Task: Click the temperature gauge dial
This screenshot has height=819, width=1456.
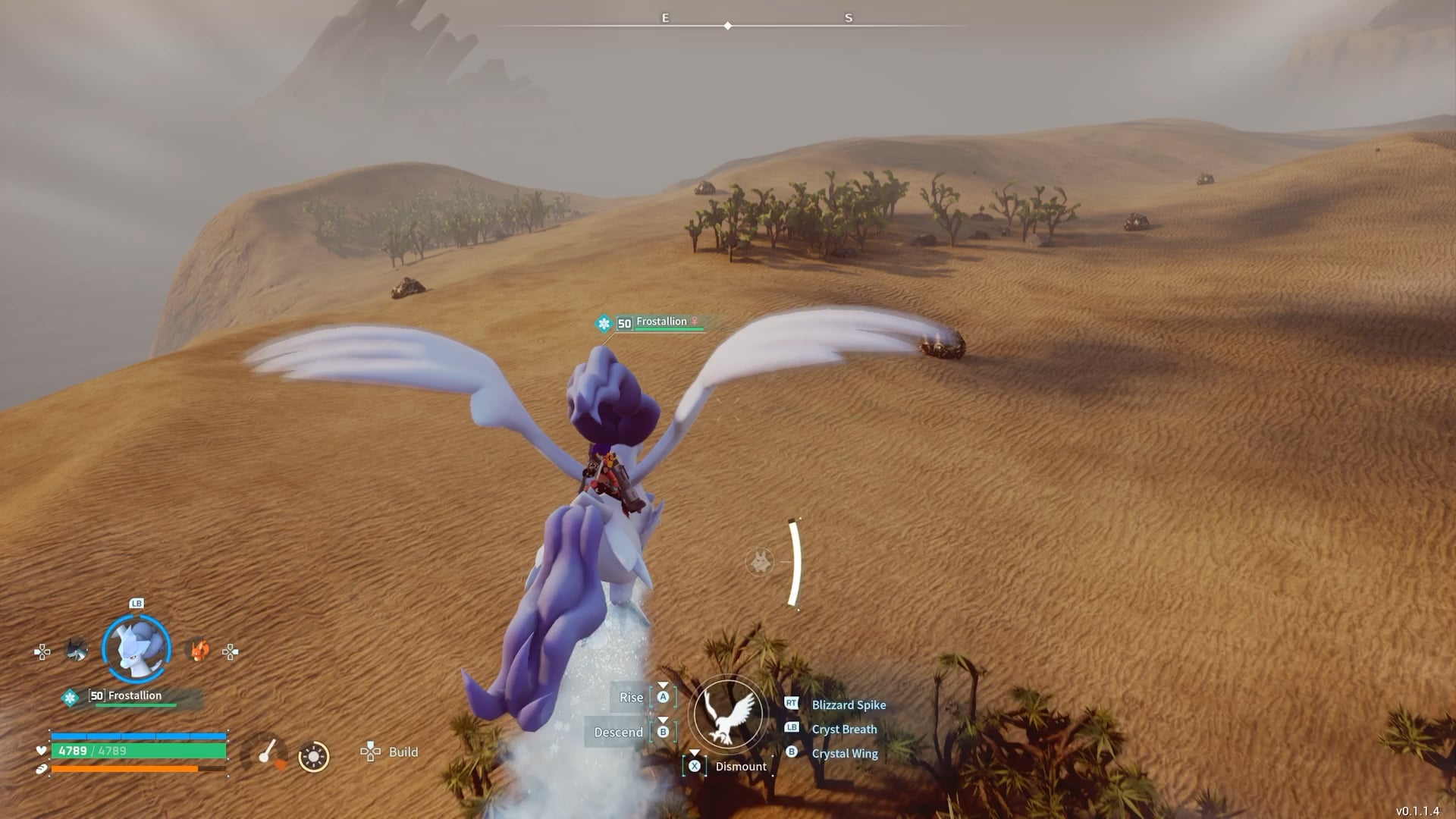Action: click(x=264, y=753)
